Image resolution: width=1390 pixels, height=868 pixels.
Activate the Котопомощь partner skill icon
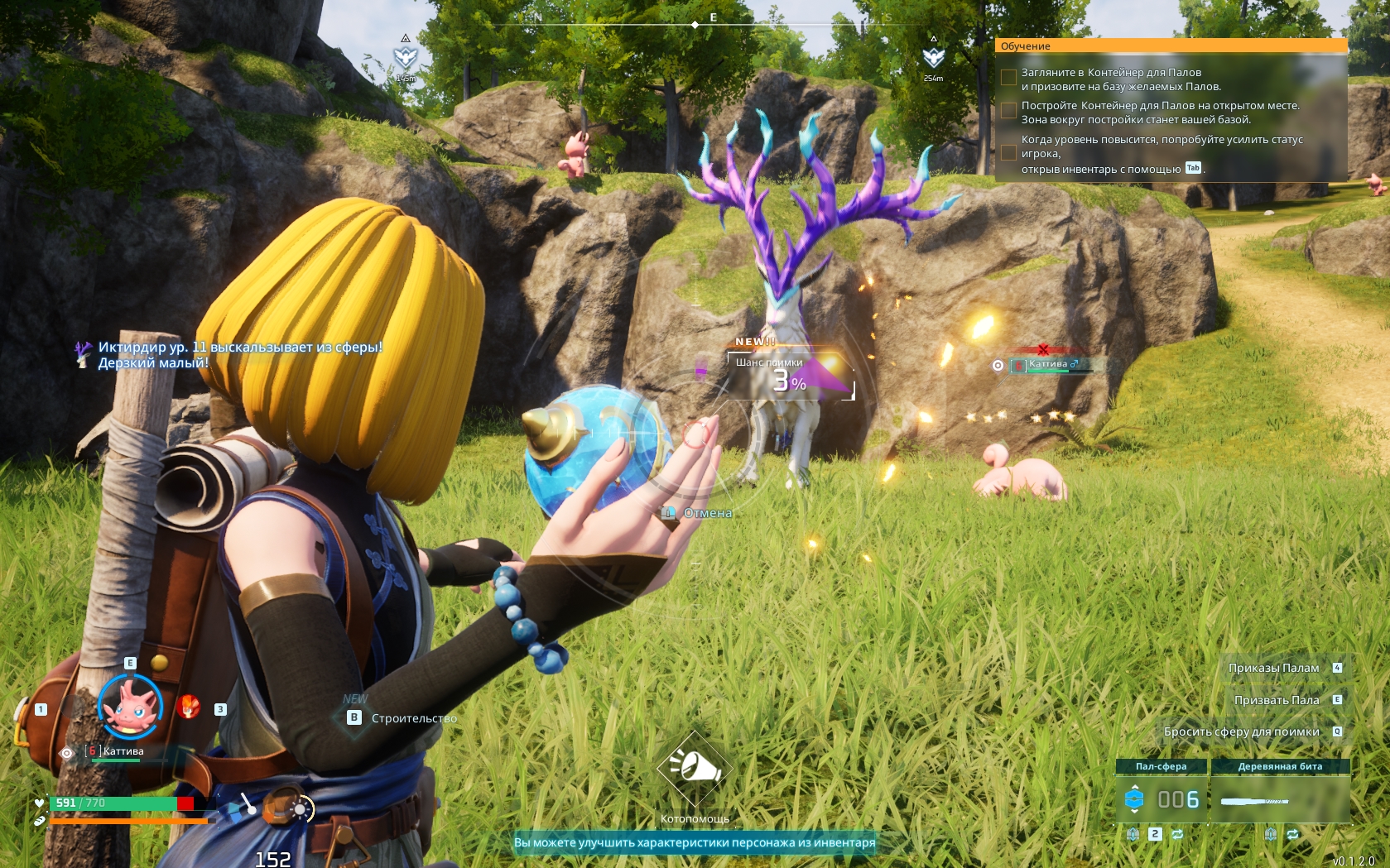pos(695,769)
